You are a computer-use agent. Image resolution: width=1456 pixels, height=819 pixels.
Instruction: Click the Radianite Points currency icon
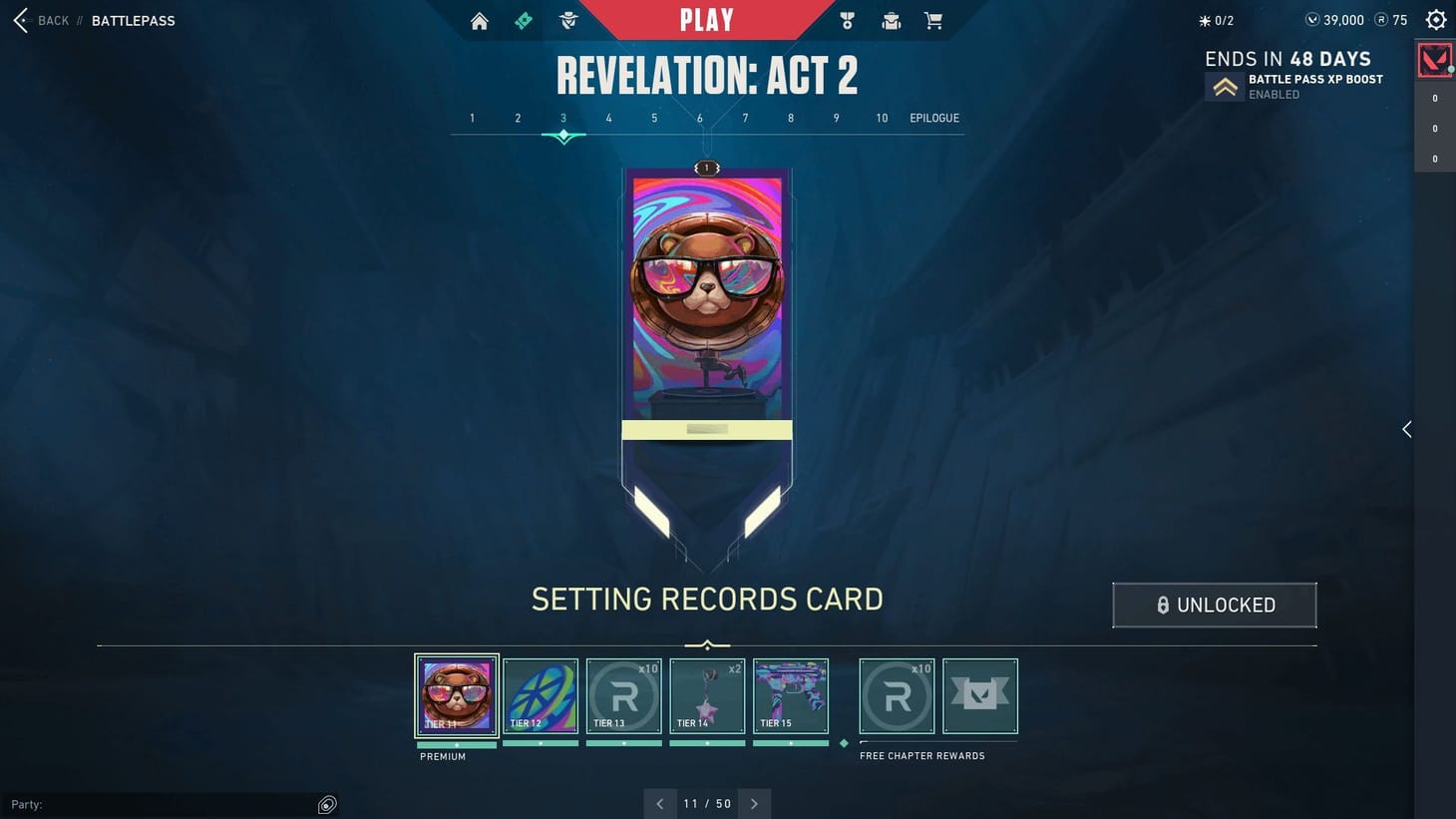tap(1382, 19)
